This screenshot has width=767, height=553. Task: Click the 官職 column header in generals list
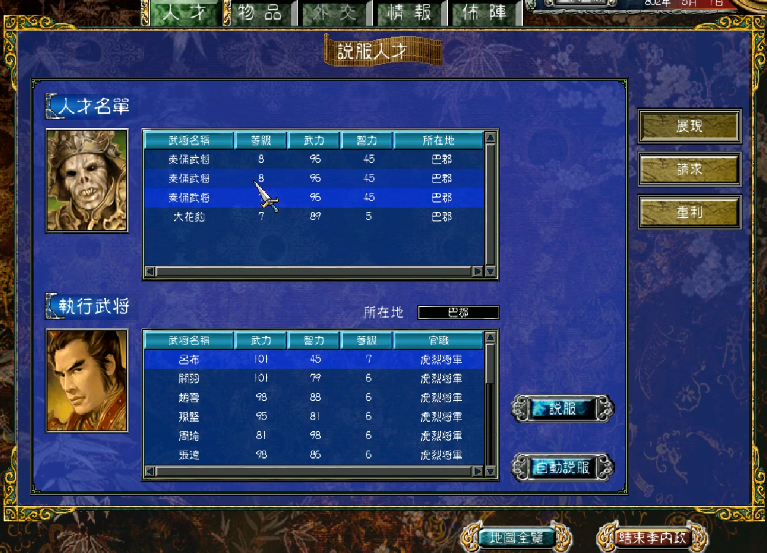point(437,341)
